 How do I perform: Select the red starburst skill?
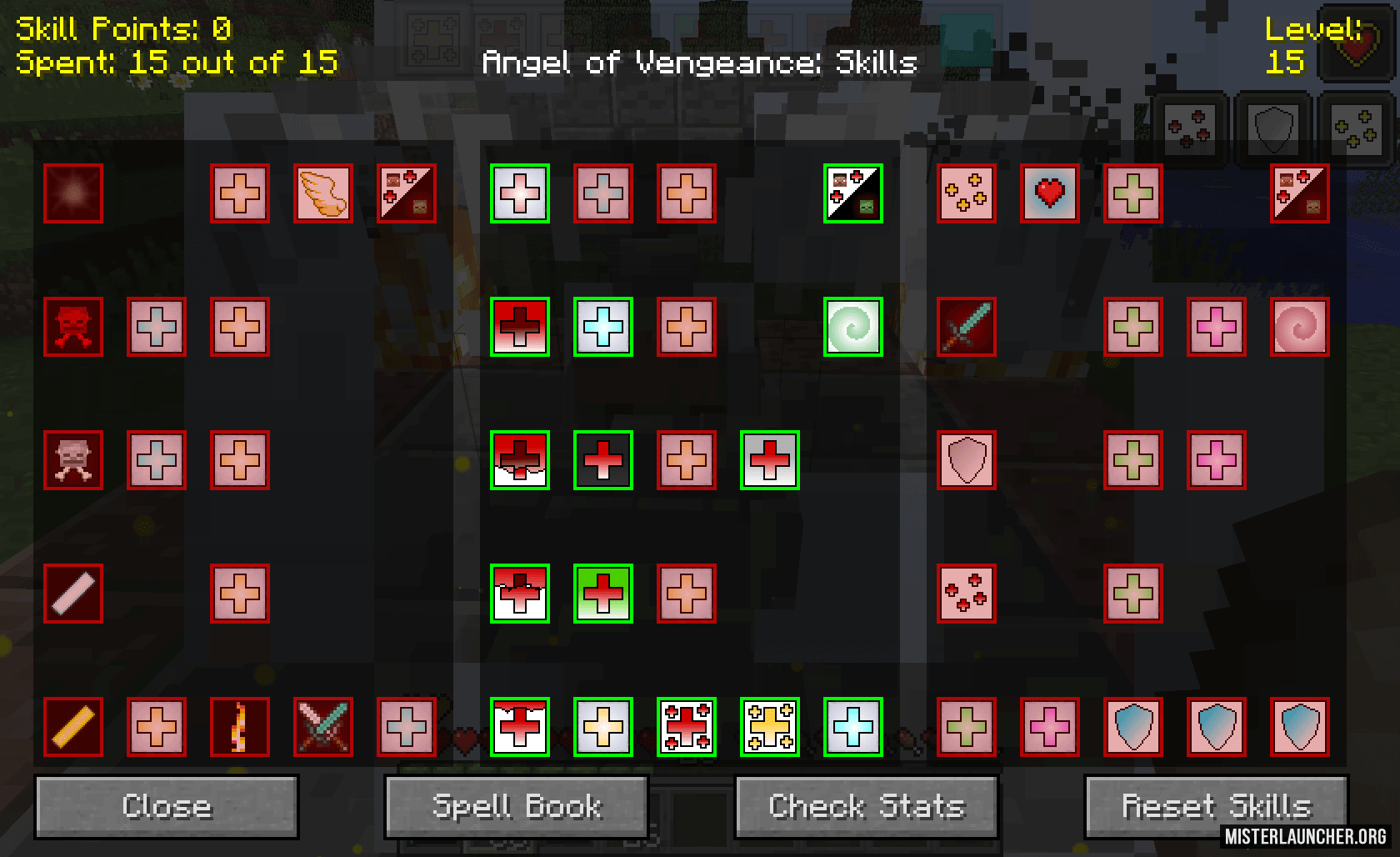[73, 193]
